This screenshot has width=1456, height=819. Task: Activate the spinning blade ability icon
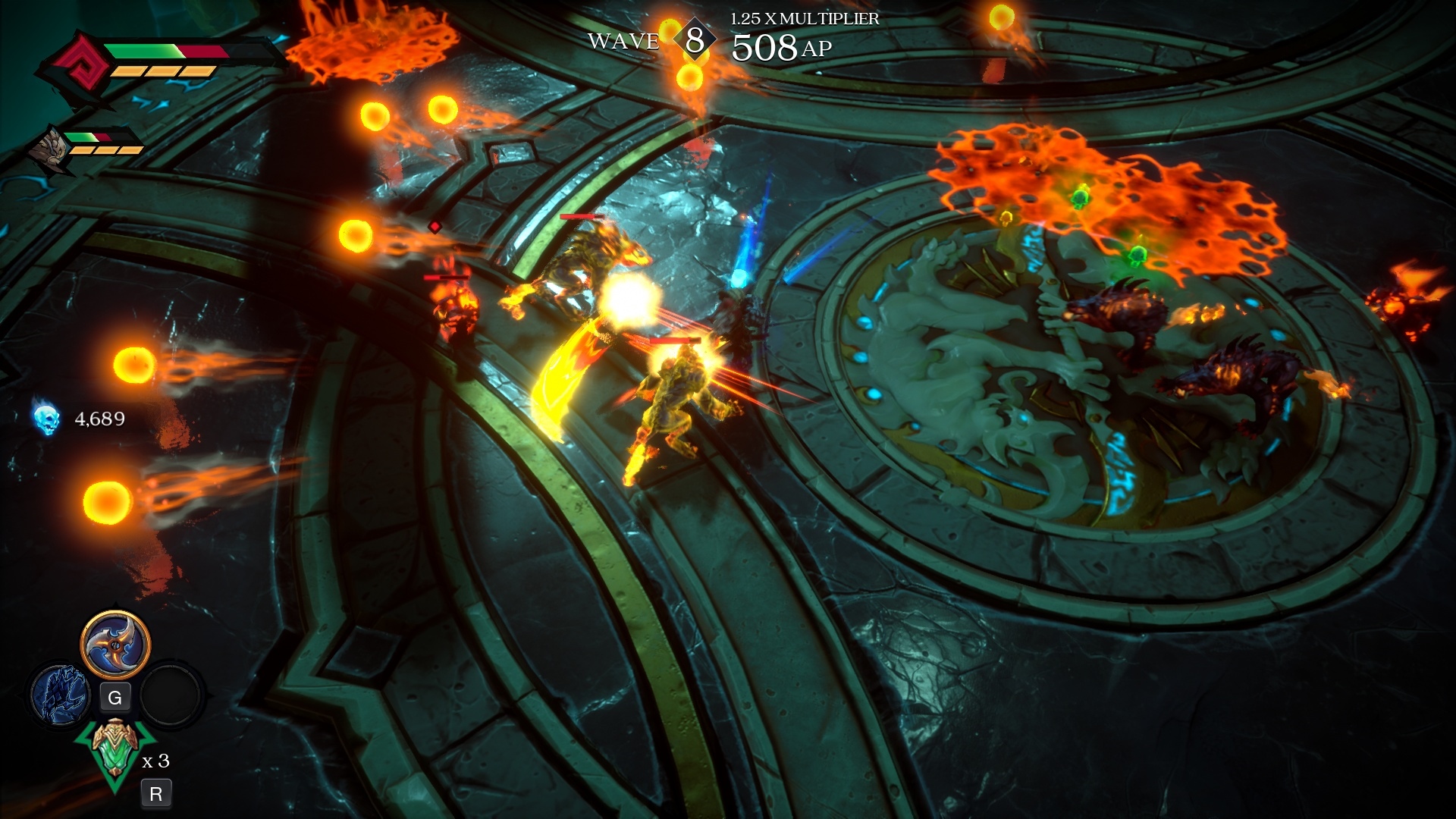point(115,645)
